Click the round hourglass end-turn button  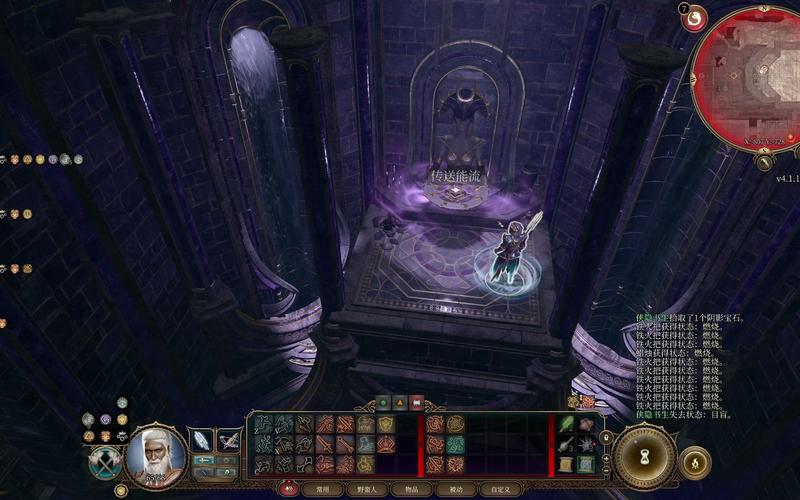point(645,456)
